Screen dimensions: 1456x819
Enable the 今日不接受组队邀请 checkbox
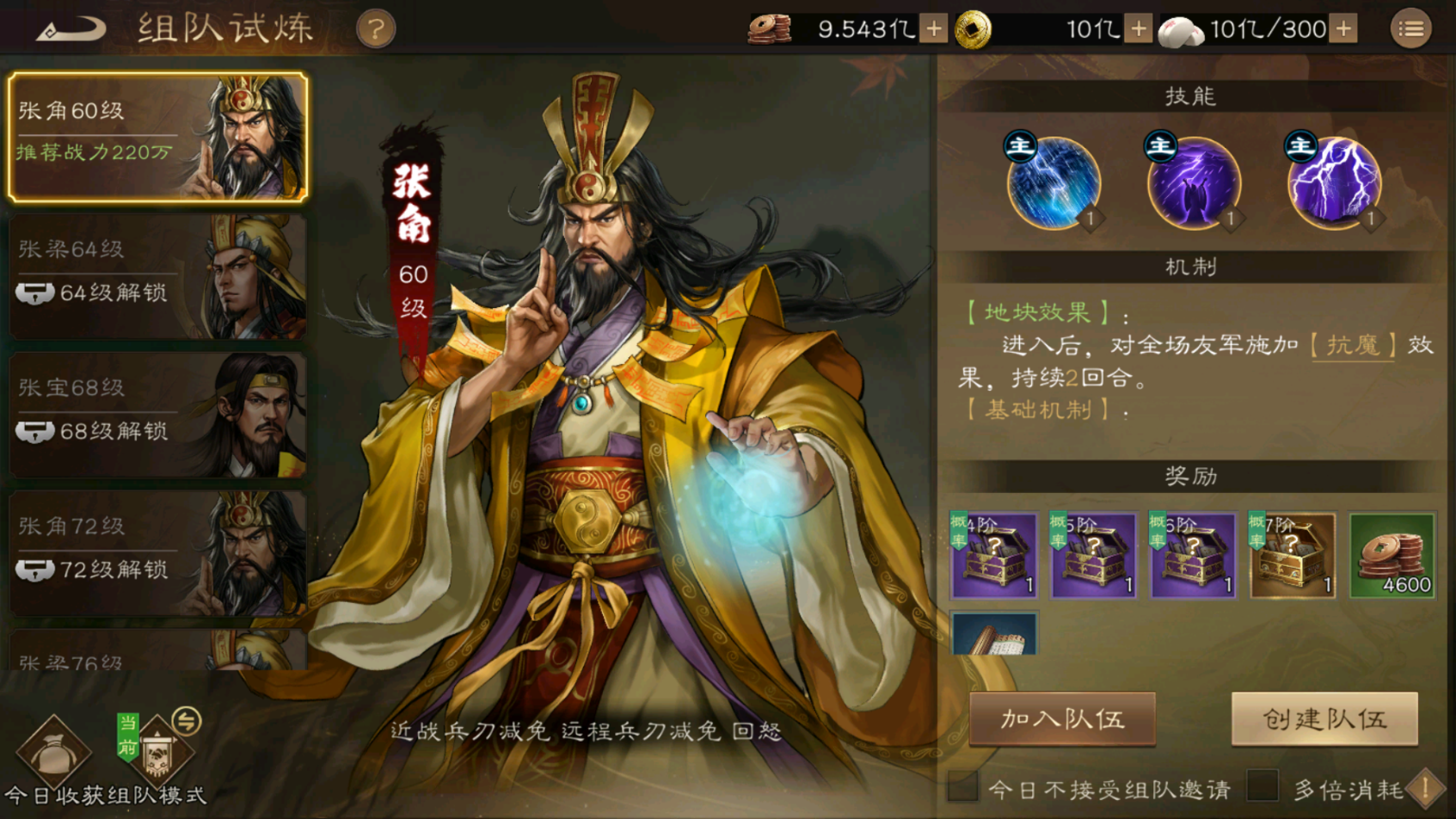pos(964,786)
